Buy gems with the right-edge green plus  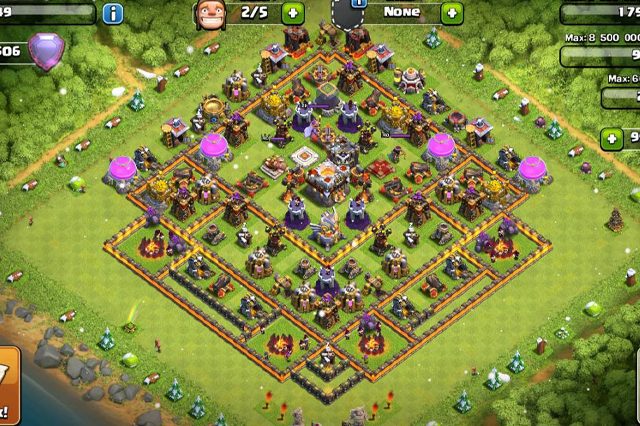pos(612,138)
